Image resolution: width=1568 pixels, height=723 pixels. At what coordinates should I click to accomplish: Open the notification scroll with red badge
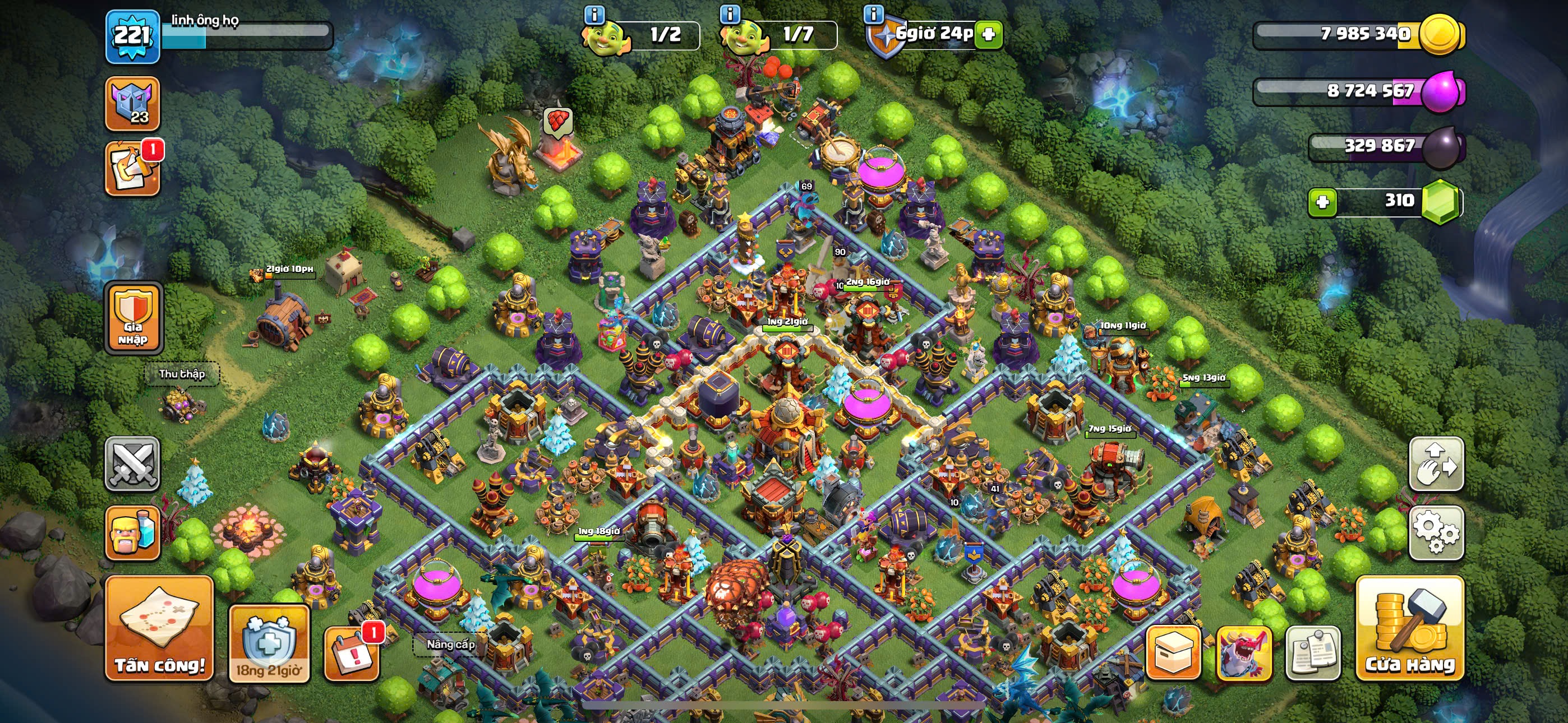[133, 169]
